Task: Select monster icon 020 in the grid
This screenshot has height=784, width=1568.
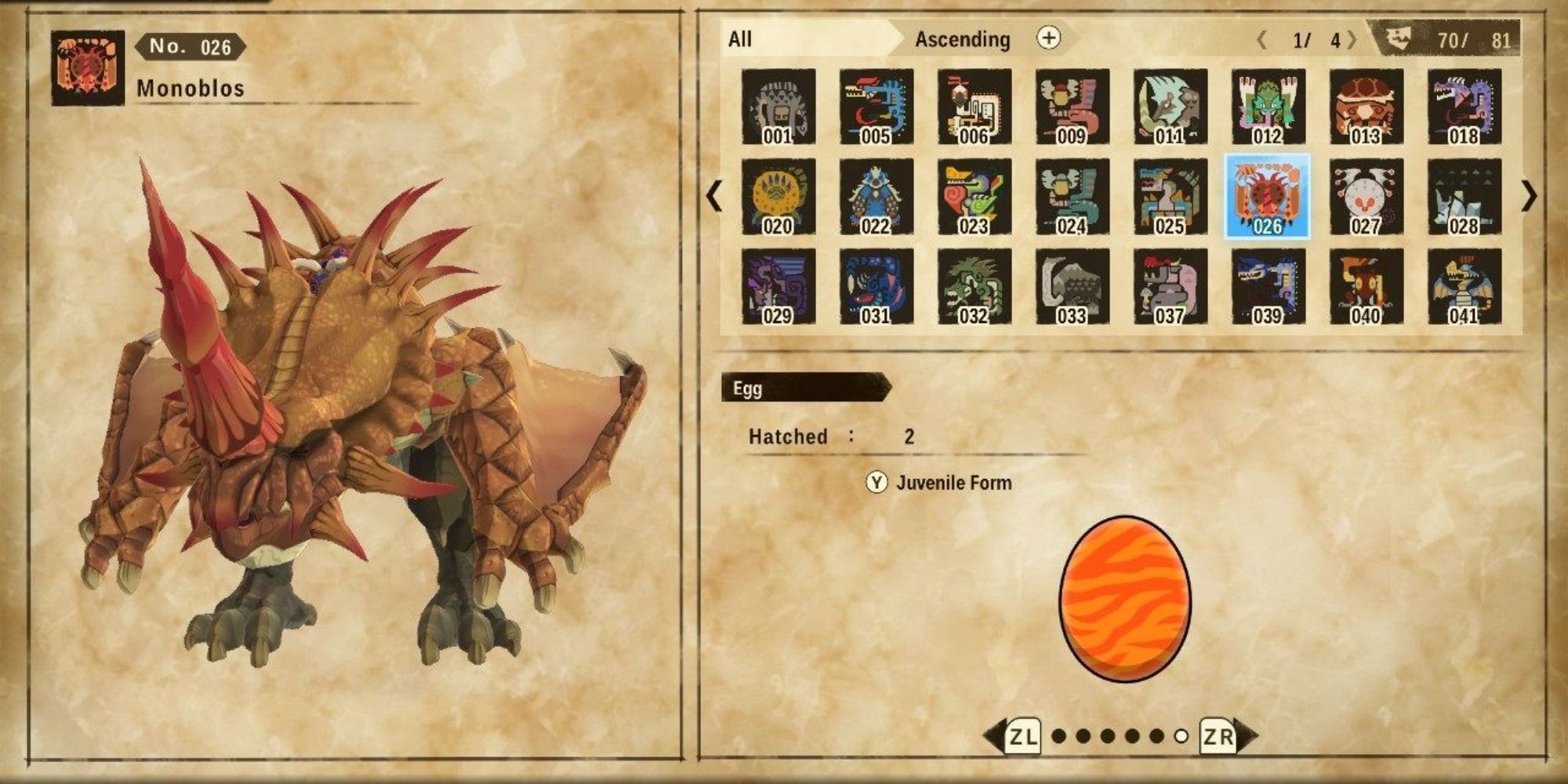Action: (x=781, y=196)
